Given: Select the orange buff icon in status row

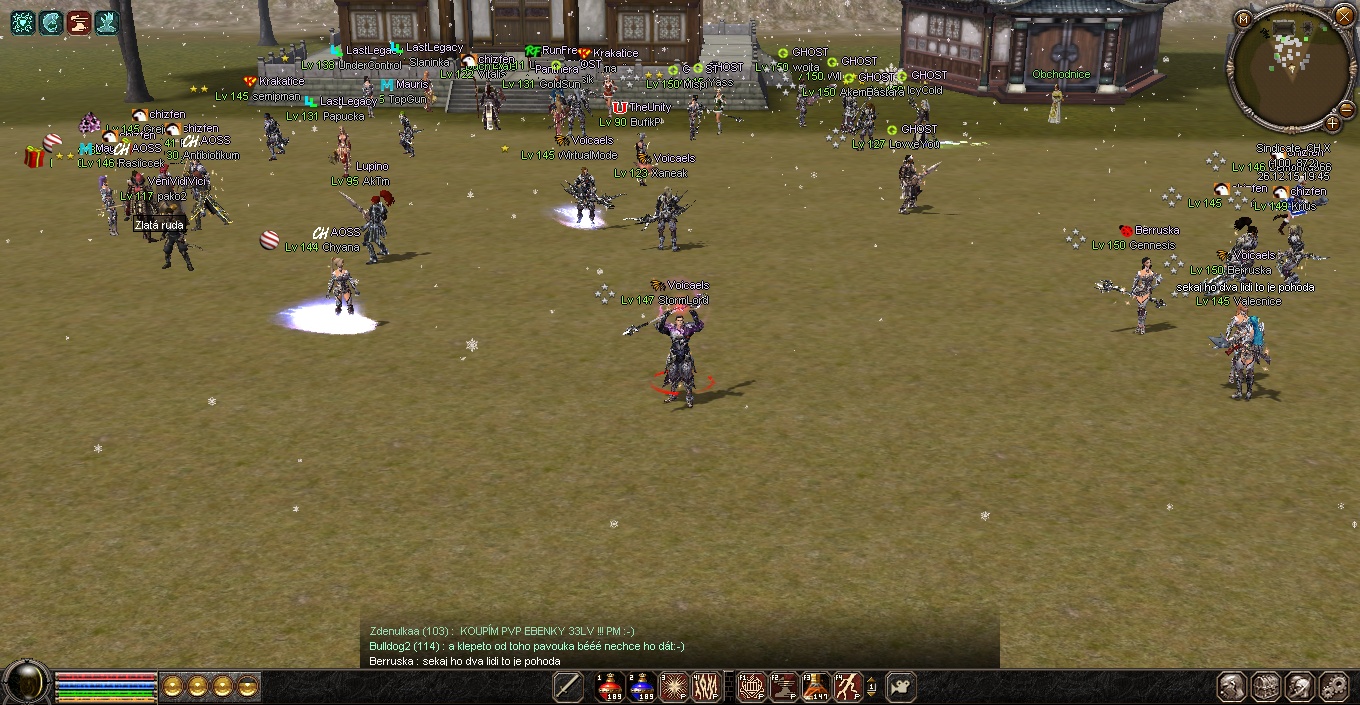Looking at the screenshot, I should pyautogui.click(x=79, y=21).
